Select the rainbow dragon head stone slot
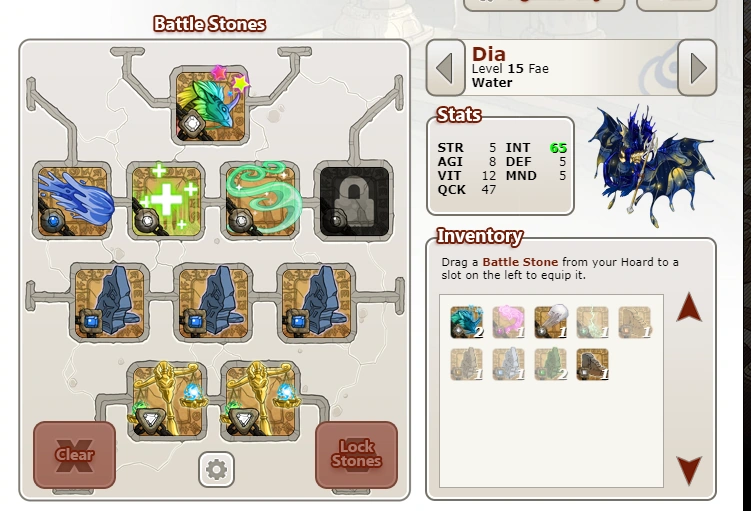 coord(209,105)
